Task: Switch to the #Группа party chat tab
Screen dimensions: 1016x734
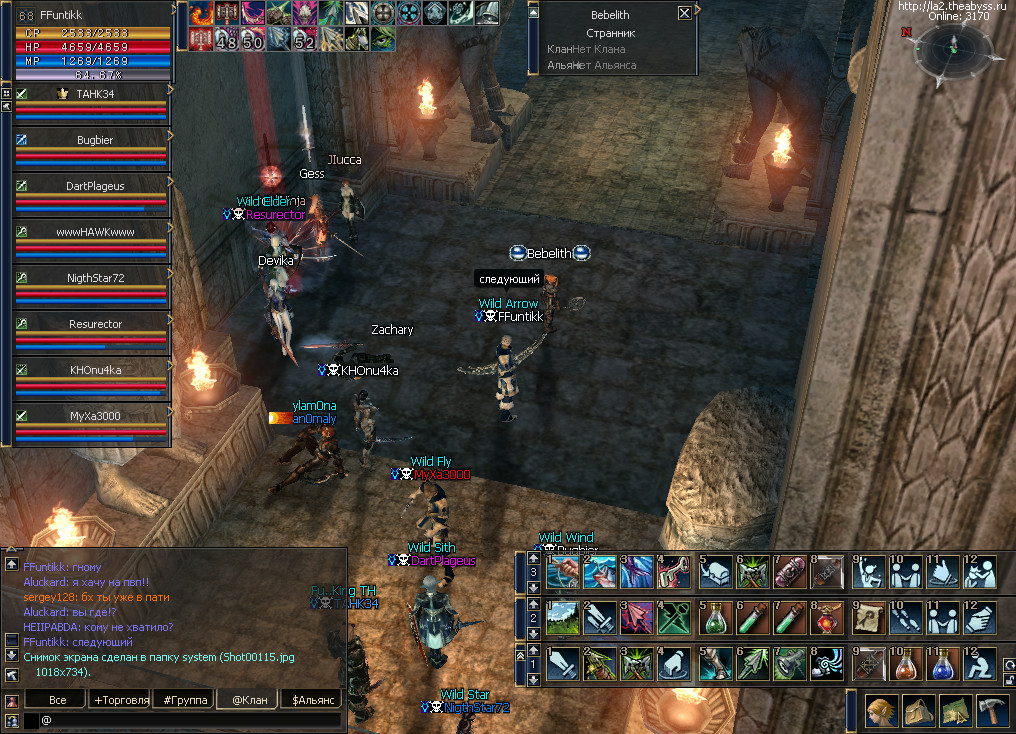Action: point(184,700)
